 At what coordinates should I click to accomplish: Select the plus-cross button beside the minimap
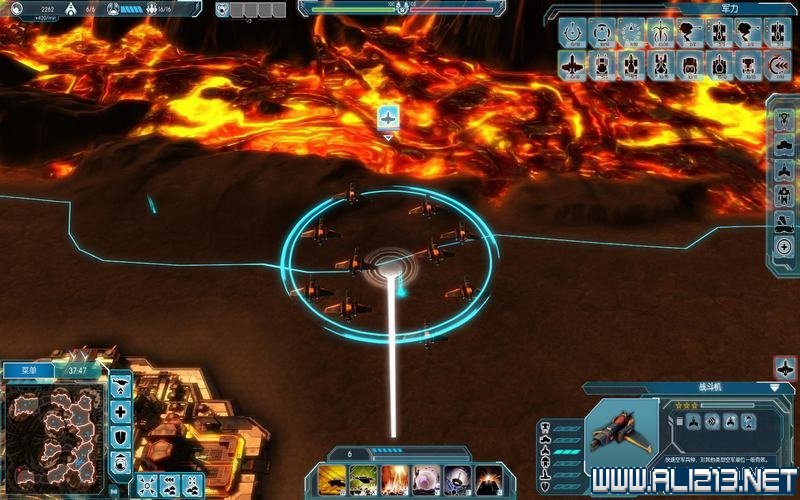(x=121, y=411)
